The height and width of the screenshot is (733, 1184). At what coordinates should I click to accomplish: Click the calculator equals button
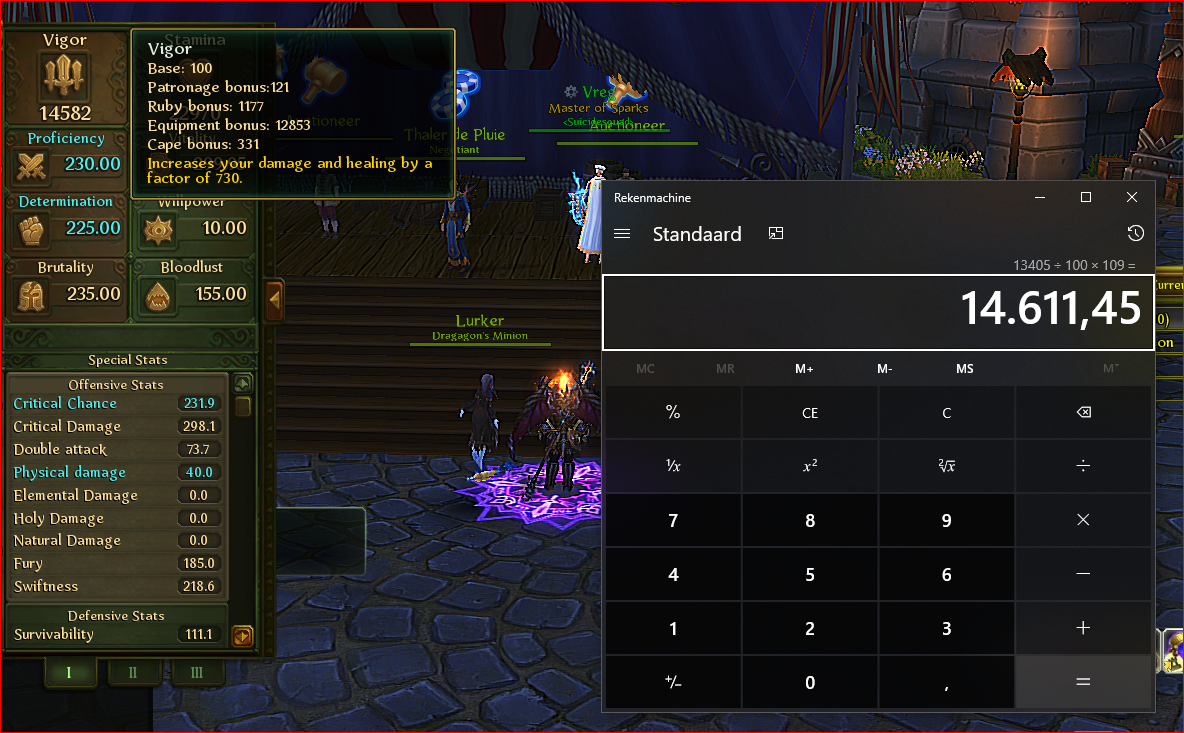tap(1082, 682)
